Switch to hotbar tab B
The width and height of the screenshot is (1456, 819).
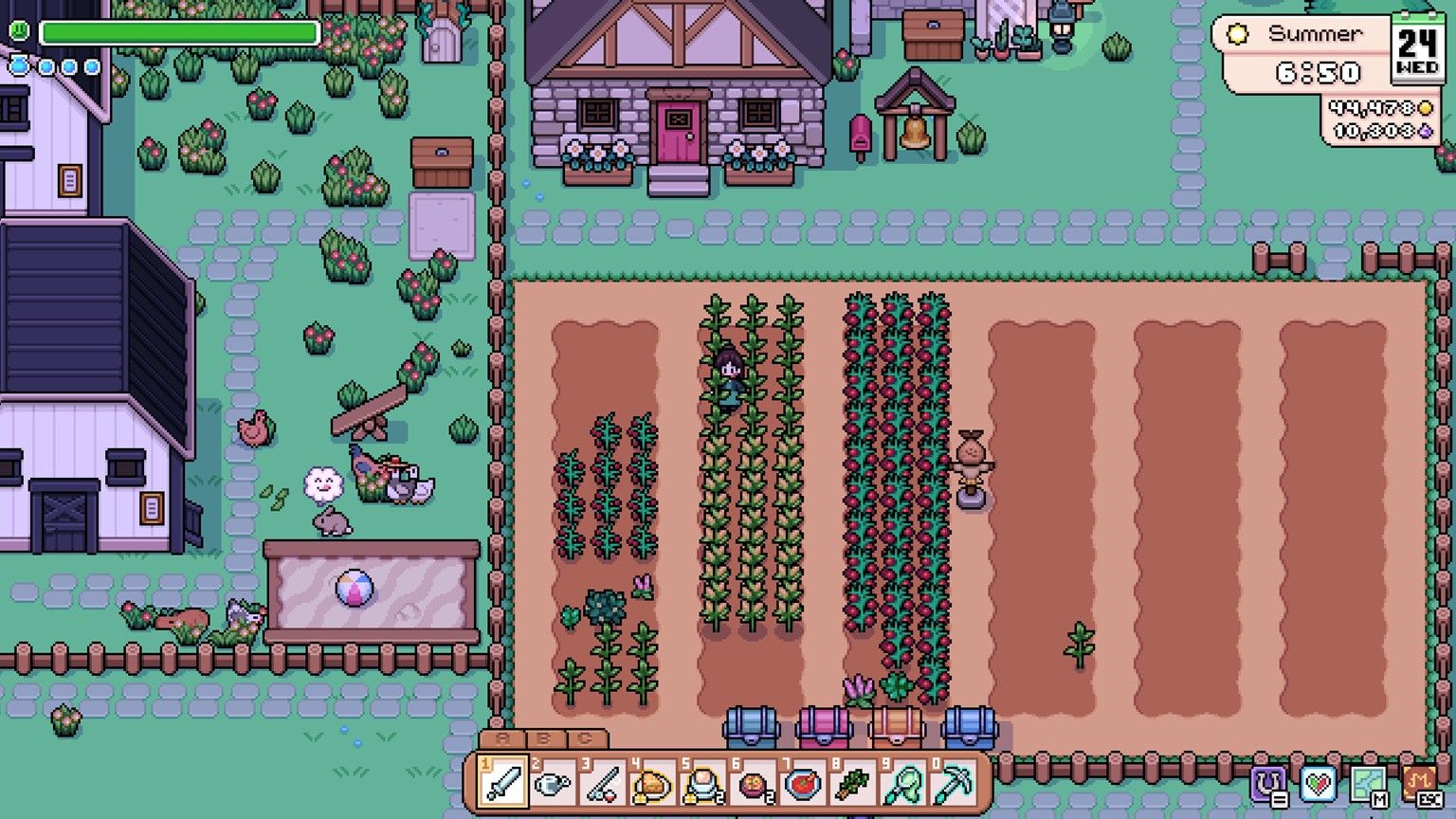(x=544, y=739)
